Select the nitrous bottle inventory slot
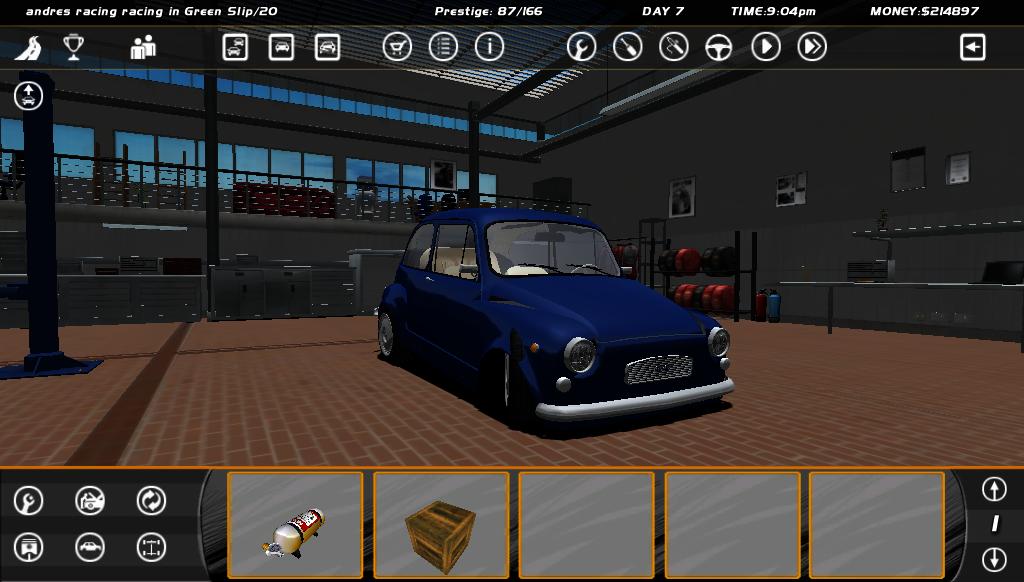The image size is (1024, 582). tap(295, 525)
